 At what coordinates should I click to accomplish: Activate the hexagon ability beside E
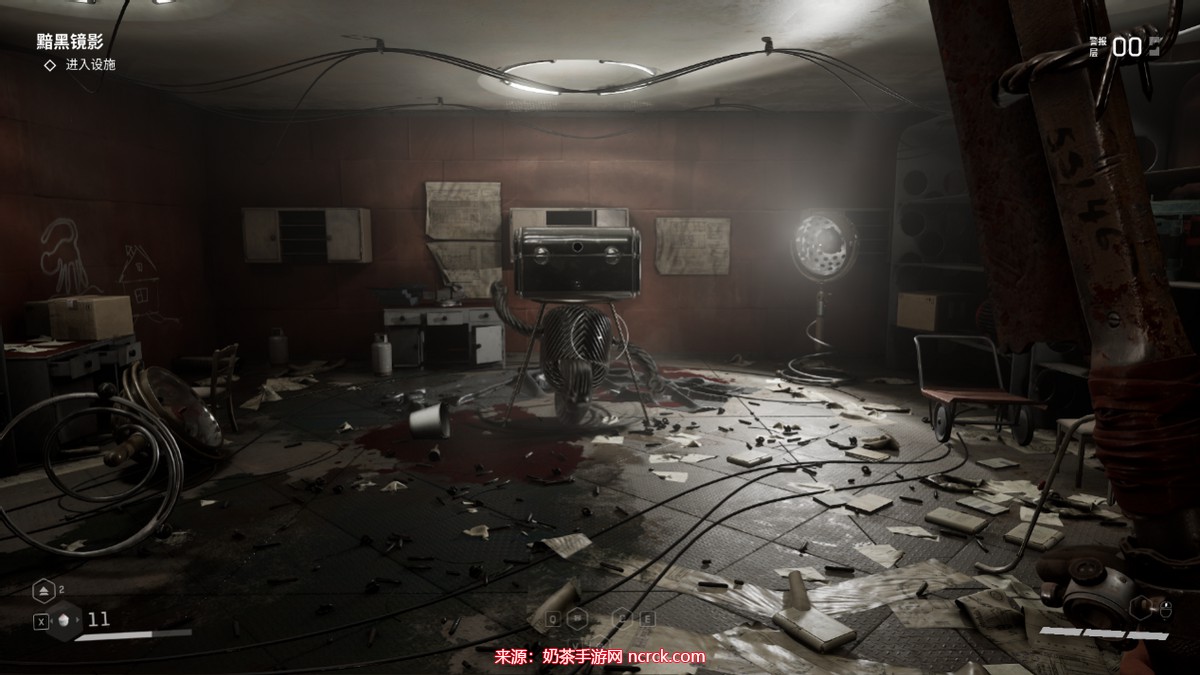click(622, 618)
